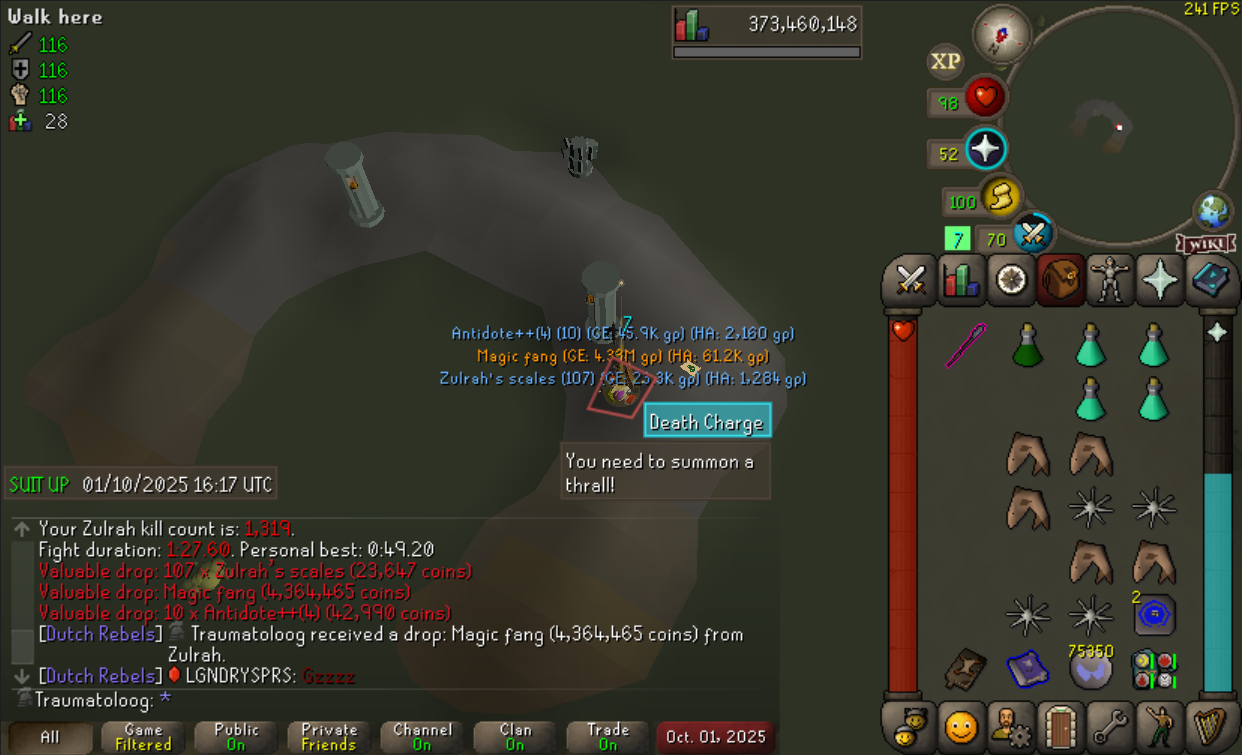Select the Game Filtered chat tab
The width and height of the screenshot is (1242, 755).
143,737
